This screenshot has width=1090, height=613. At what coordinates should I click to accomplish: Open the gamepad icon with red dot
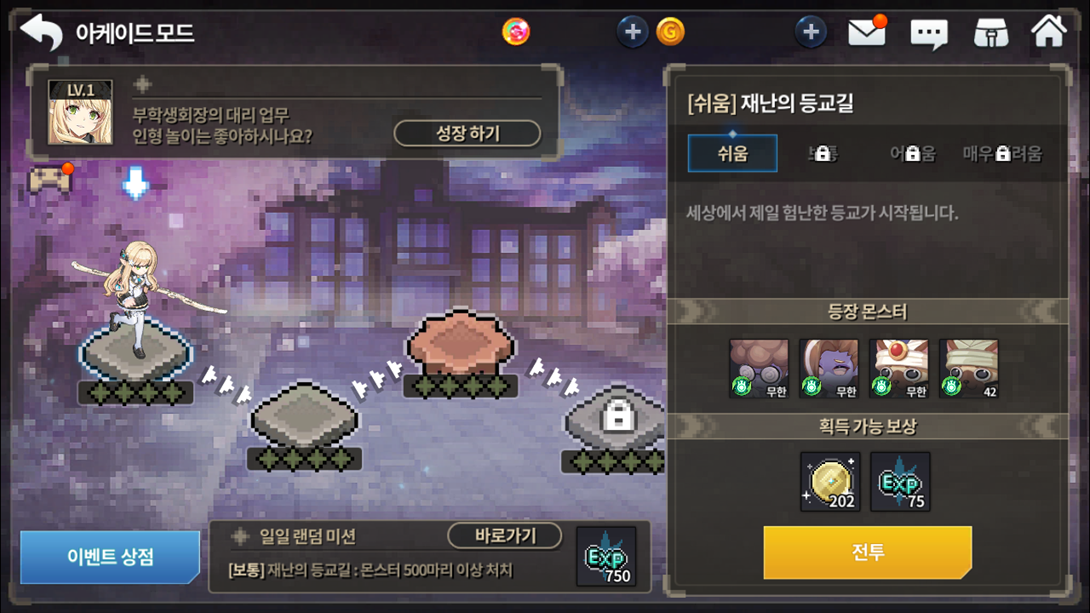tap(49, 181)
